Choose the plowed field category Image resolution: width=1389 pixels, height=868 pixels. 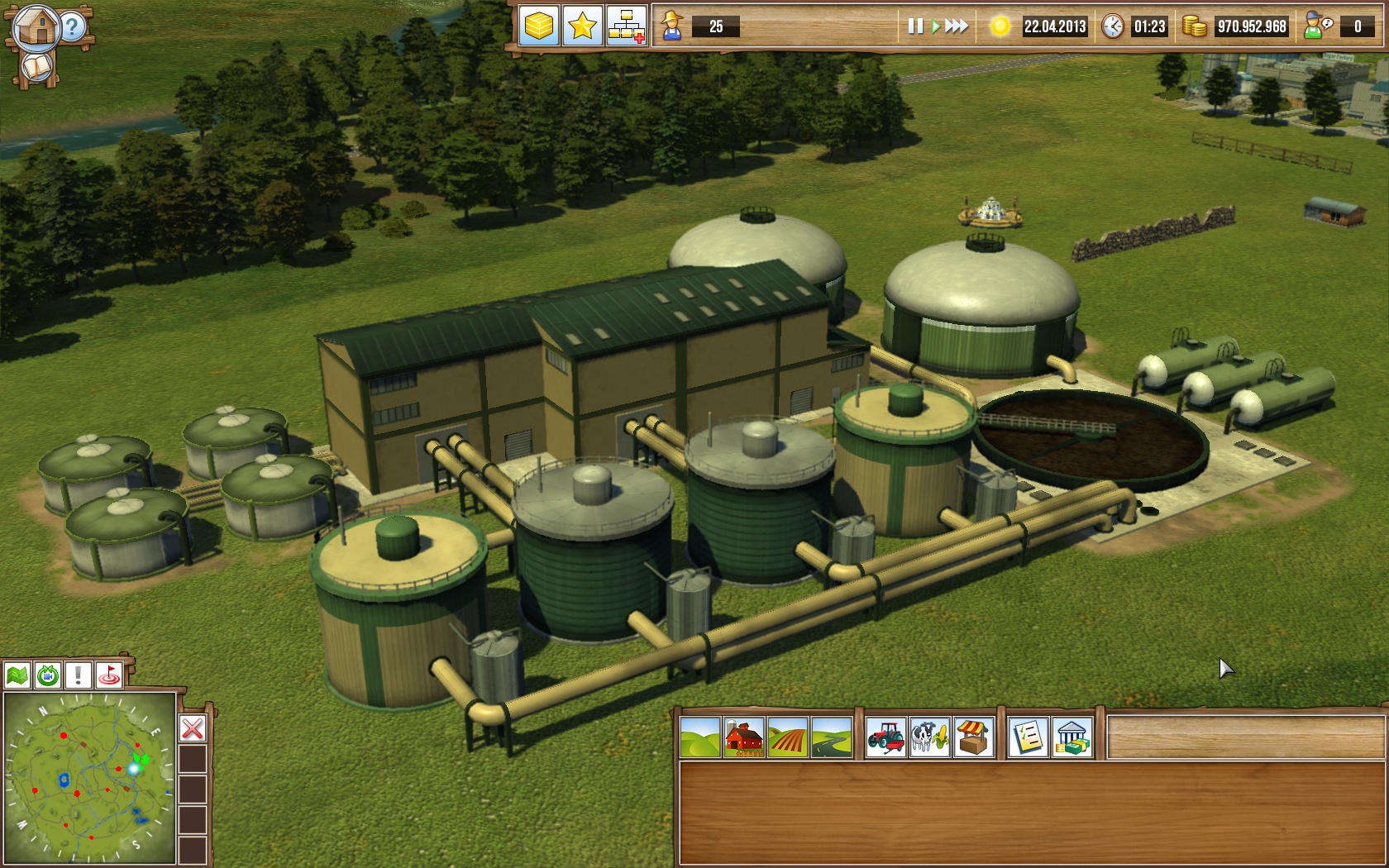tap(787, 737)
